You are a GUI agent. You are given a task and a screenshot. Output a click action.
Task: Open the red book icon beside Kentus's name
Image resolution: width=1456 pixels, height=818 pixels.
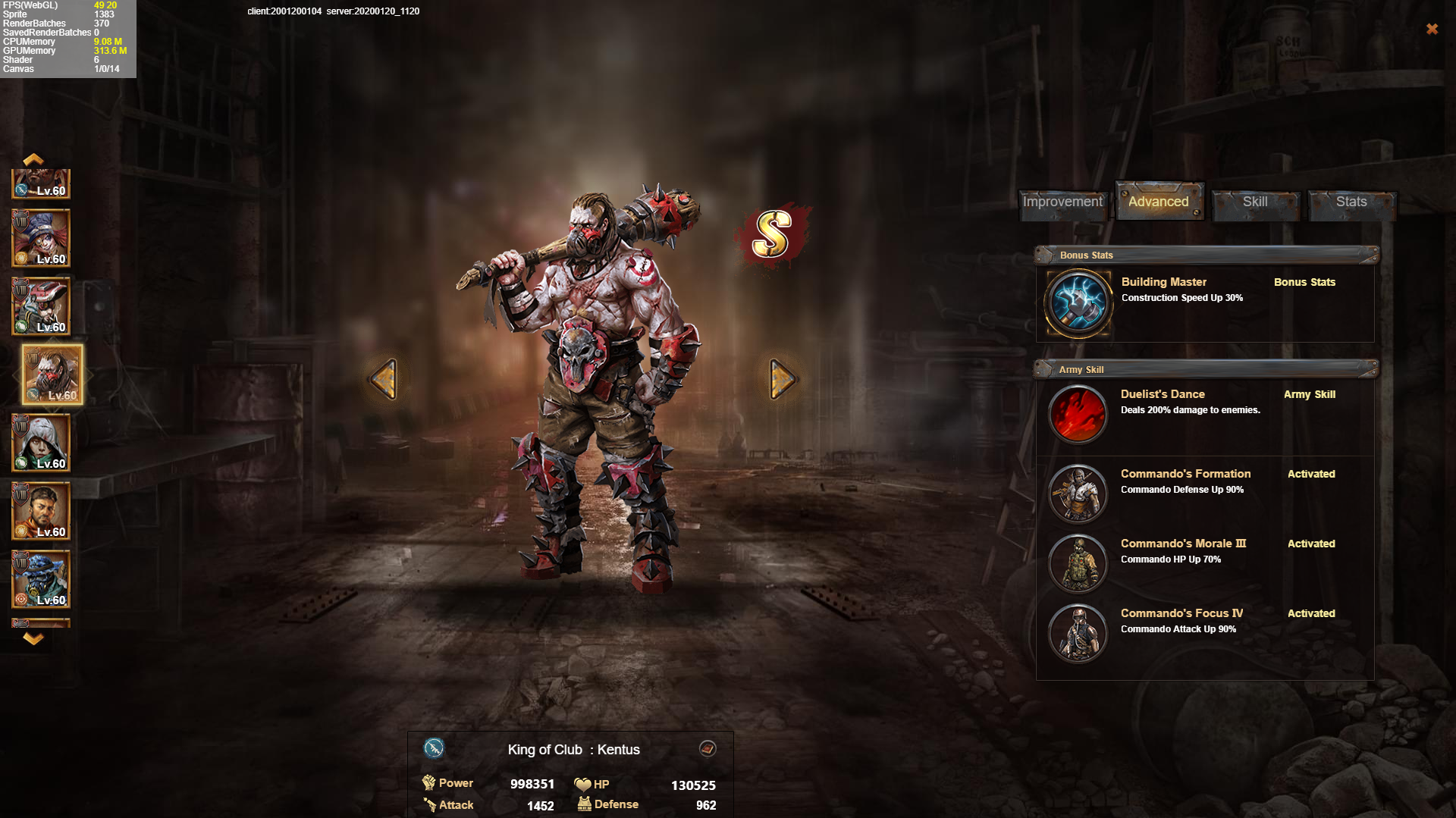(708, 749)
